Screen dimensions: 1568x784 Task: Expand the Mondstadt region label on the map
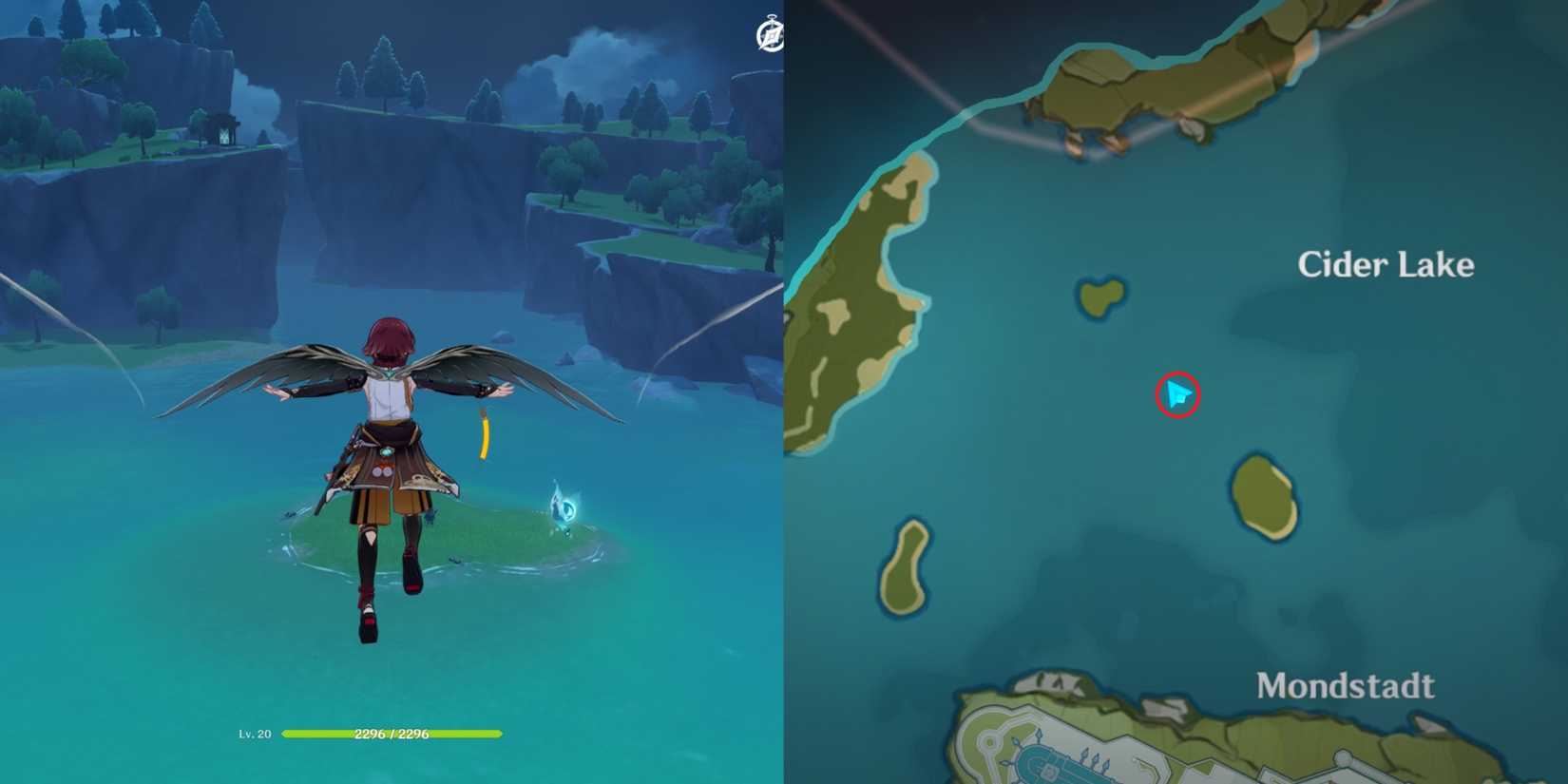pyautogui.click(x=1346, y=684)
